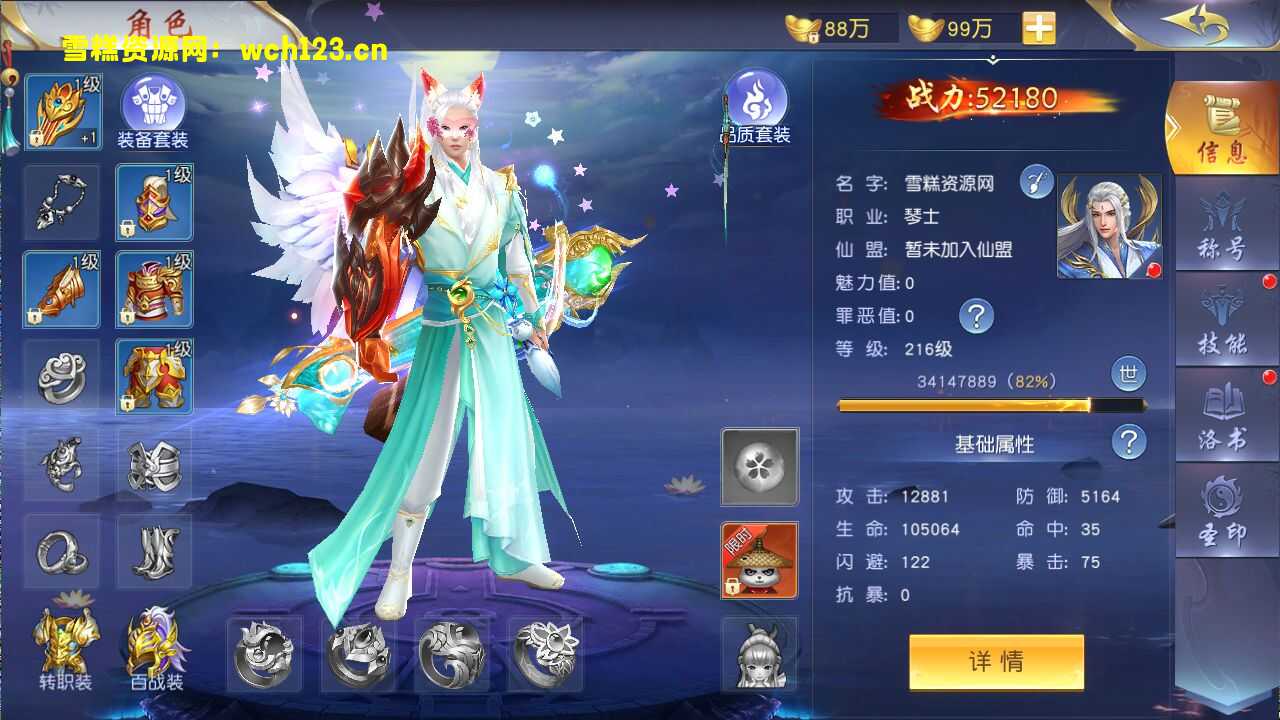The height and width of the screenshot is (720, 1280).
Task: Select the 转职装 job-change gear icon
Action: pyautogui.click(x=61, y=645)
